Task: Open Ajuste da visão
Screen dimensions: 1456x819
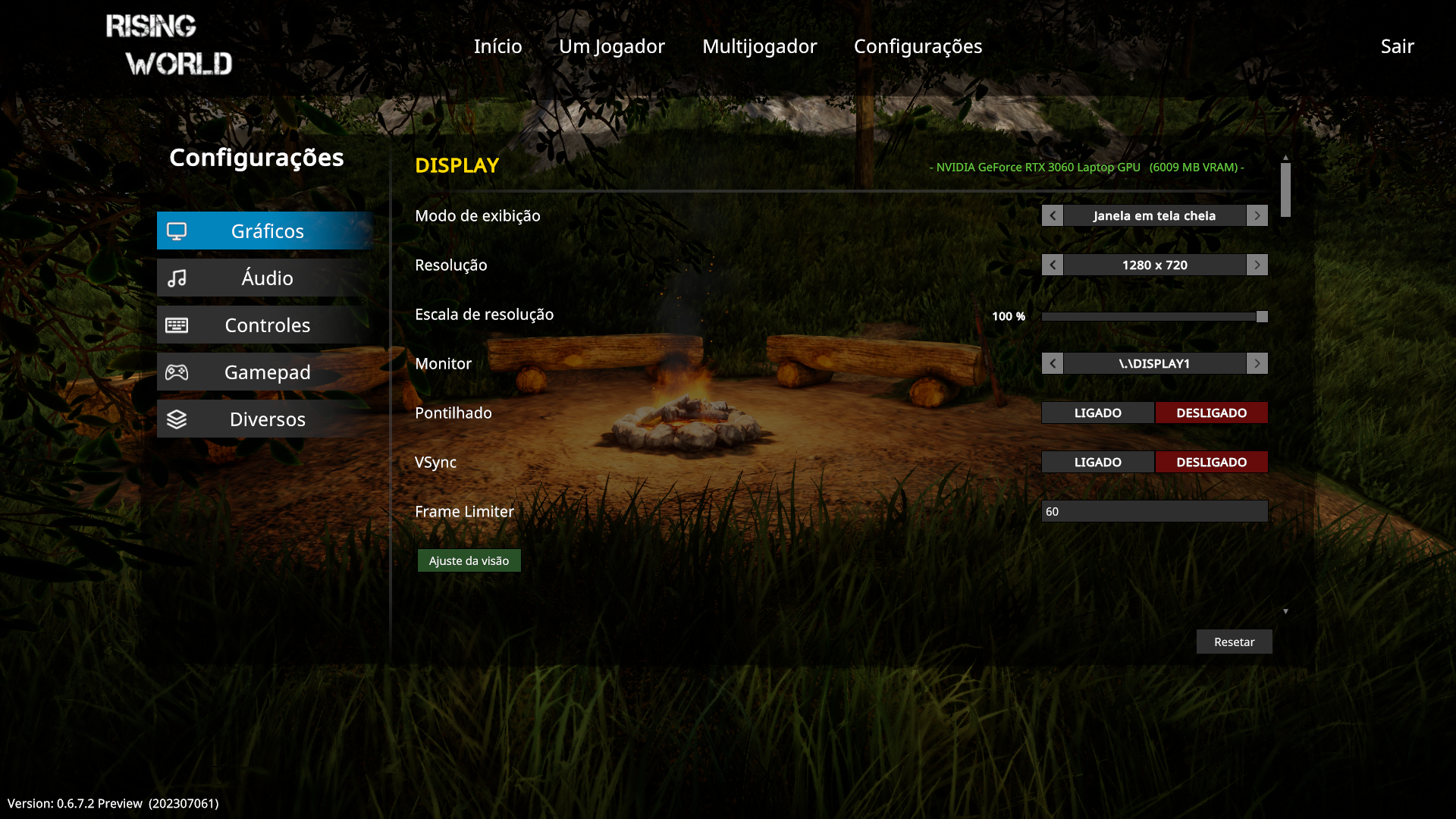Action: click(x=469, y=561)
